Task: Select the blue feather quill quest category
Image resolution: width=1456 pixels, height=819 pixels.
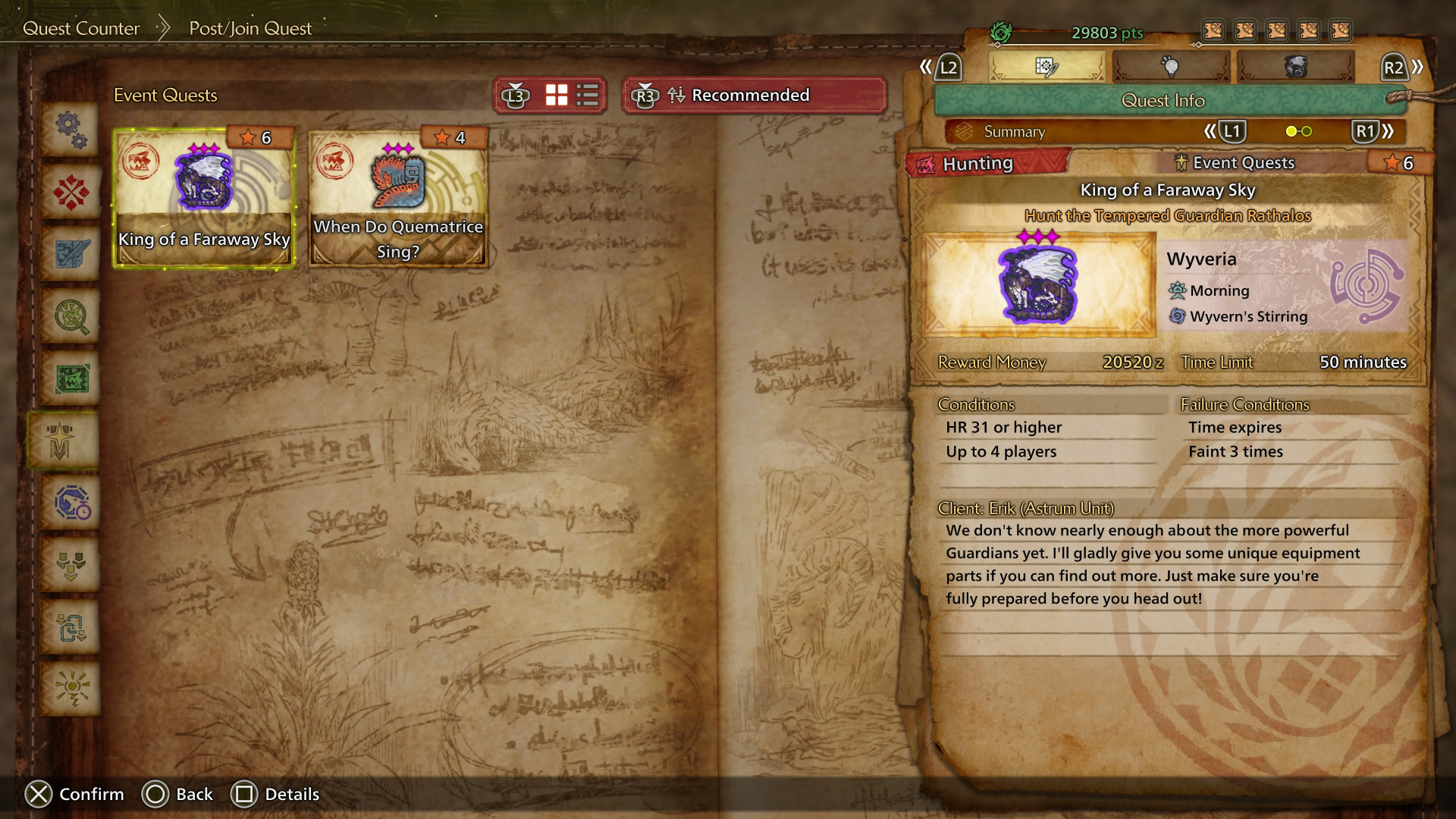Action: coord(71,254)
